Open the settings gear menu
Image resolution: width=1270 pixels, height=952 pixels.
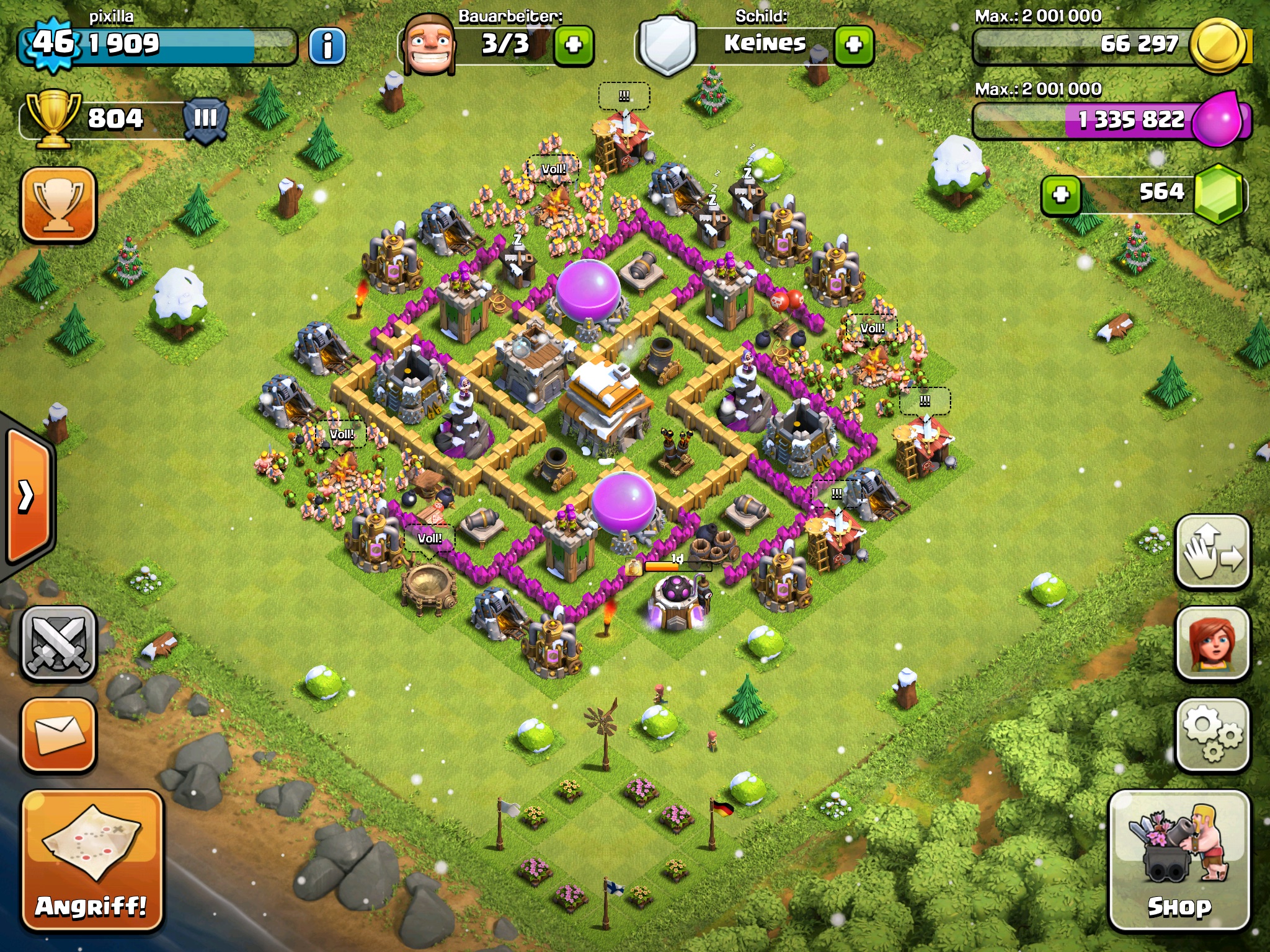(x=1212, y=736)
